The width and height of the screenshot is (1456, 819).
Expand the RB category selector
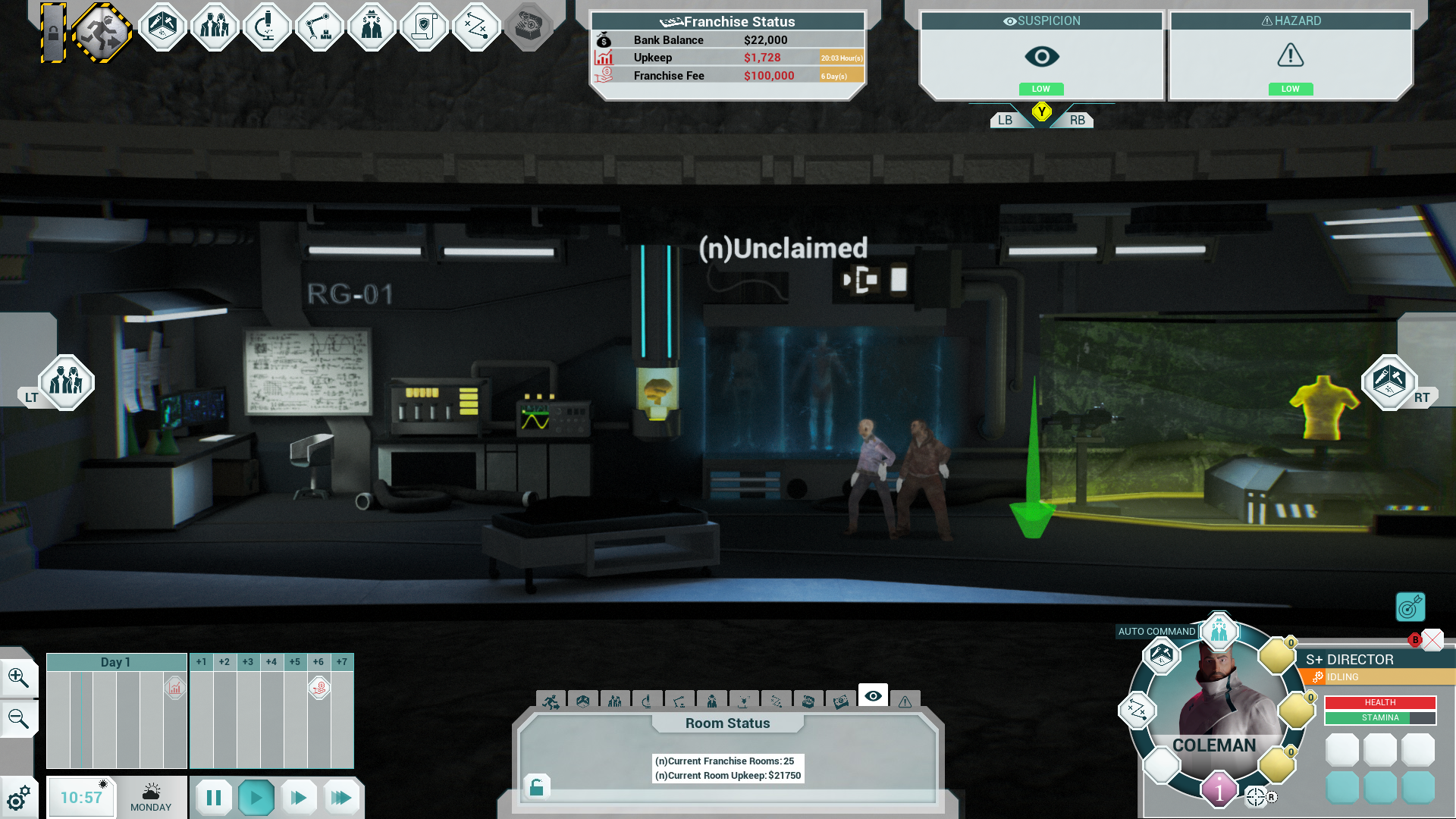[x=1077, y=118]
